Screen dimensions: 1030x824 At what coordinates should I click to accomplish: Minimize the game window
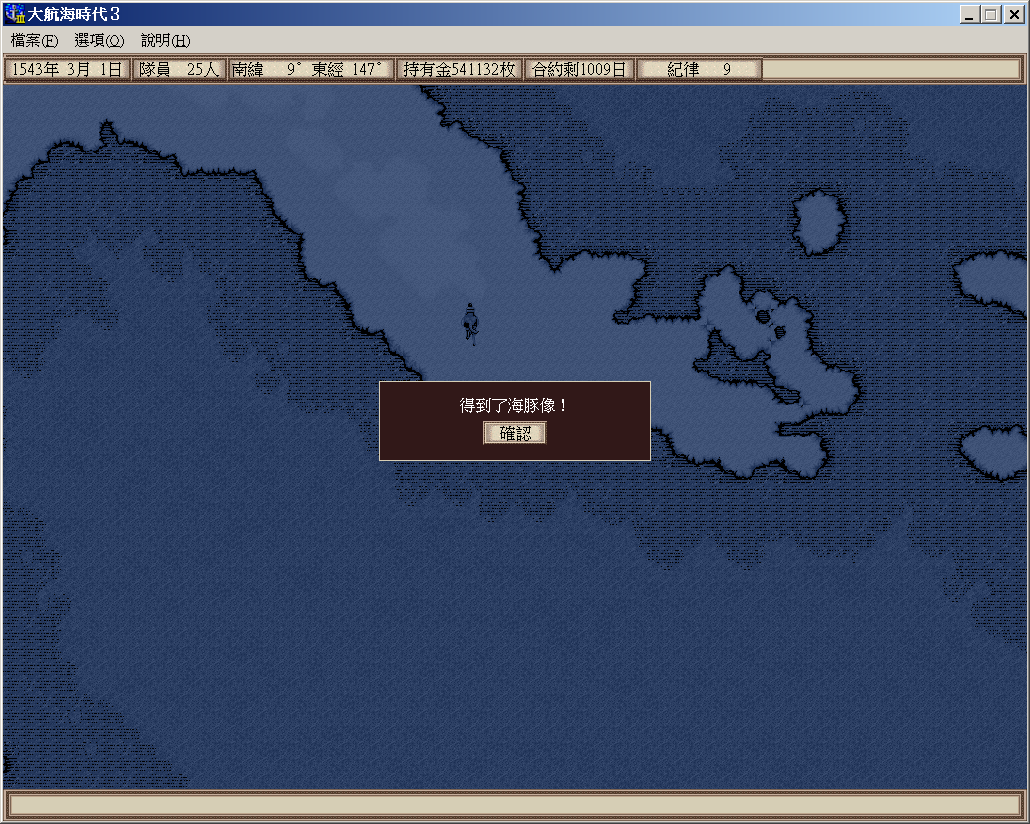tap(970, 15)
